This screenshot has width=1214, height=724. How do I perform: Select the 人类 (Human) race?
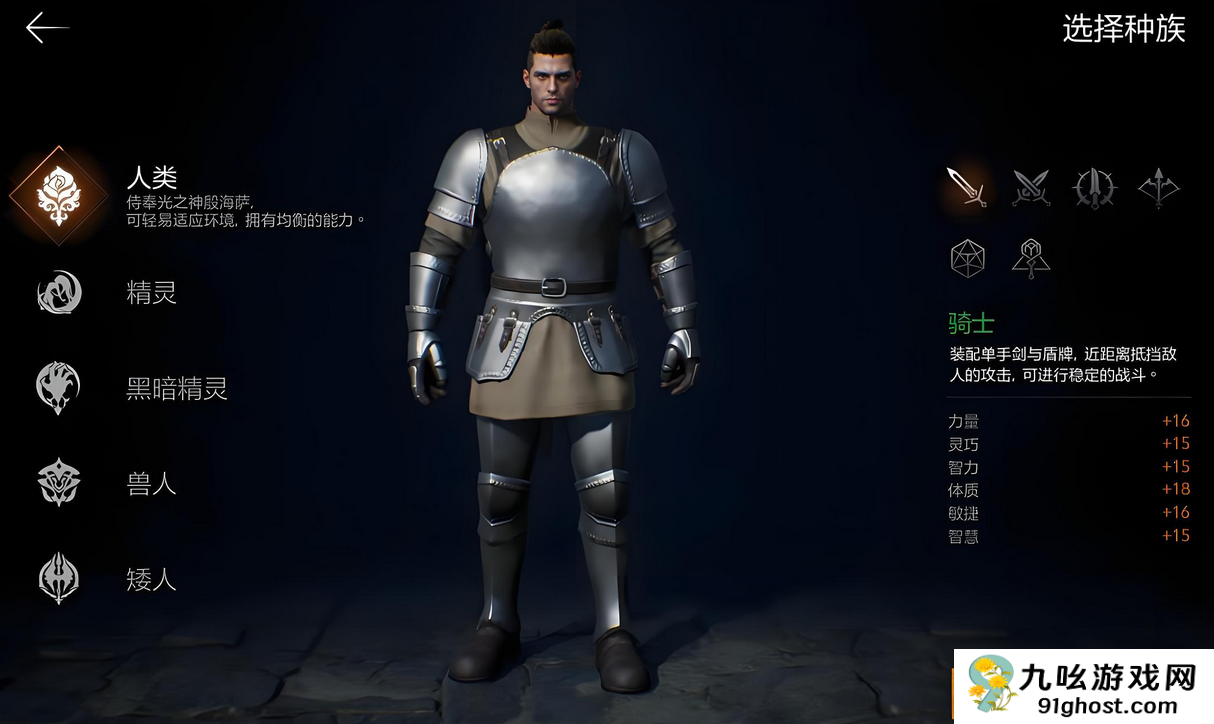point(59,195)
